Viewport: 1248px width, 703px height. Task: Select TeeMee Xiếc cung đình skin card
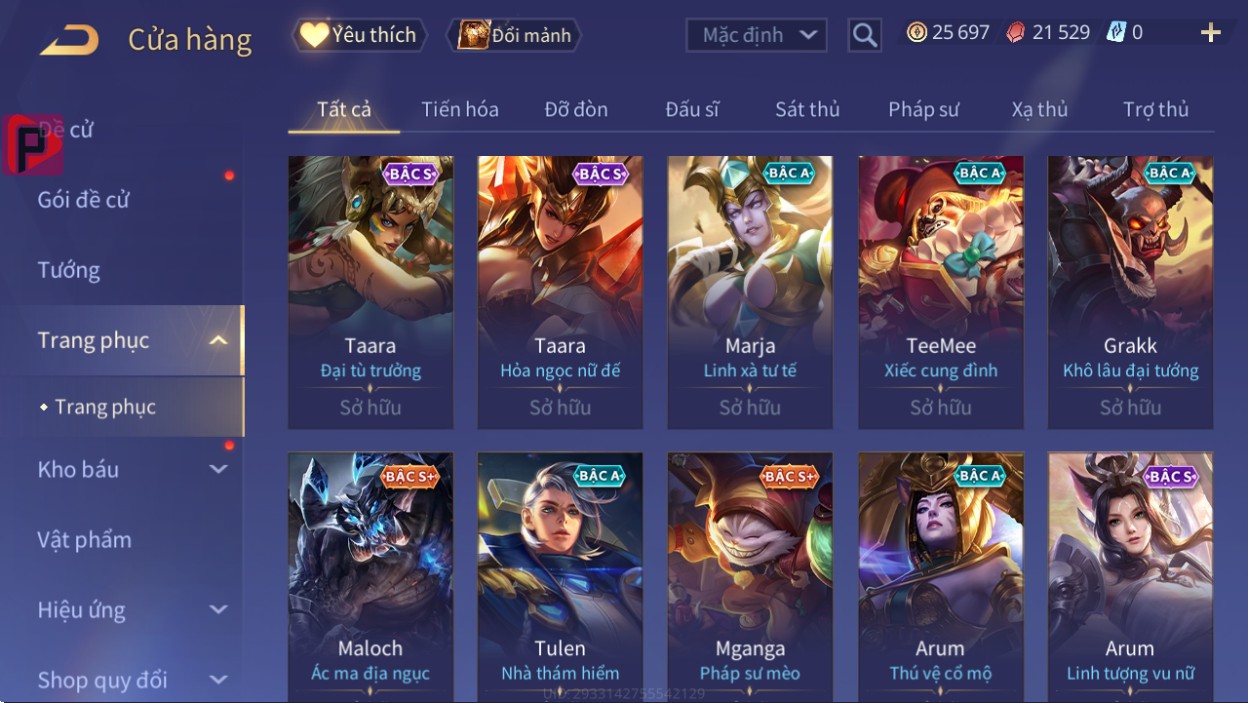[x=940, y=292]
